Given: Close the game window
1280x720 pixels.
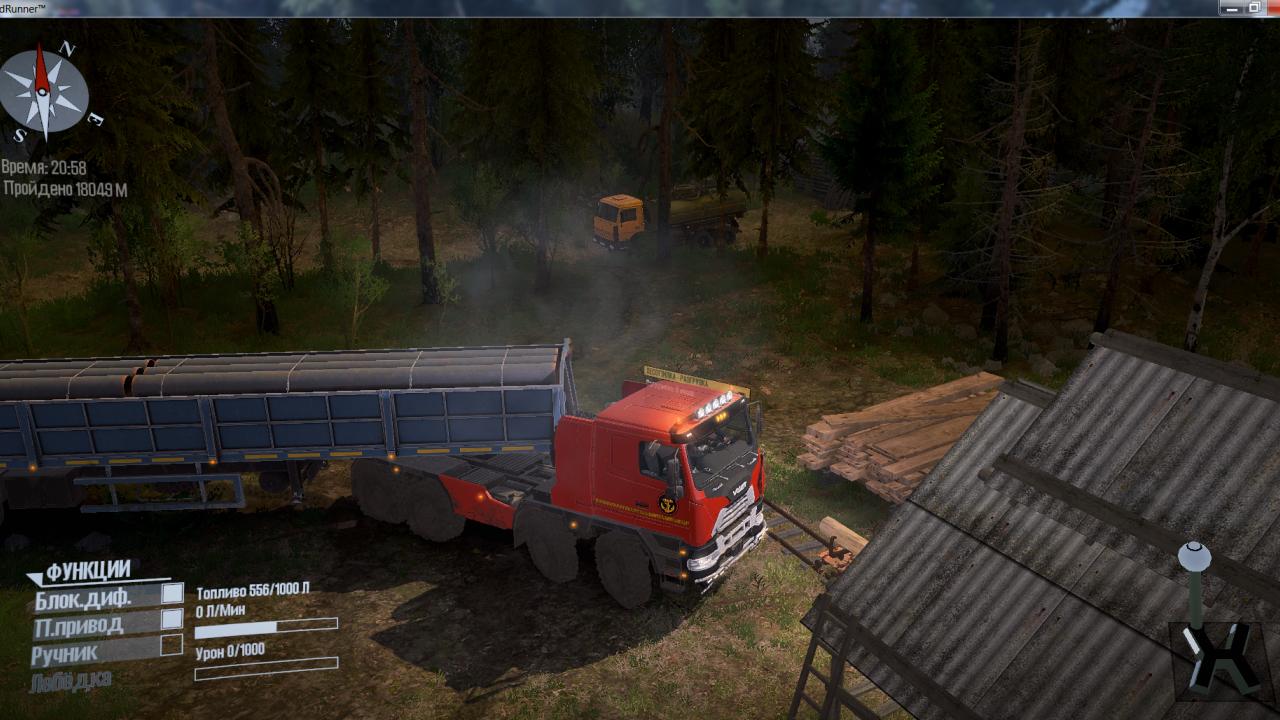Looking at the screenshot, I should (x=1273, y=7).
